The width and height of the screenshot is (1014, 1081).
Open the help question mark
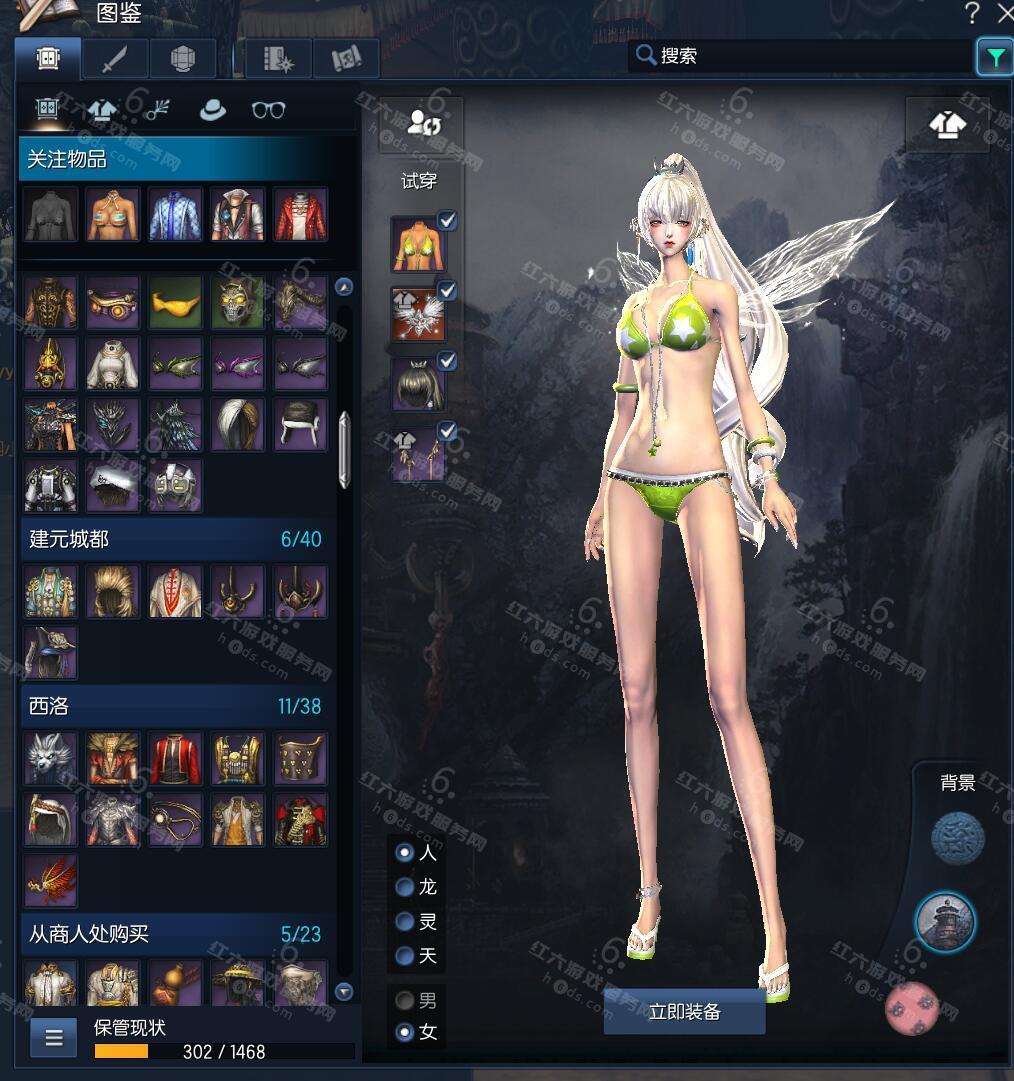click(972, 13)
